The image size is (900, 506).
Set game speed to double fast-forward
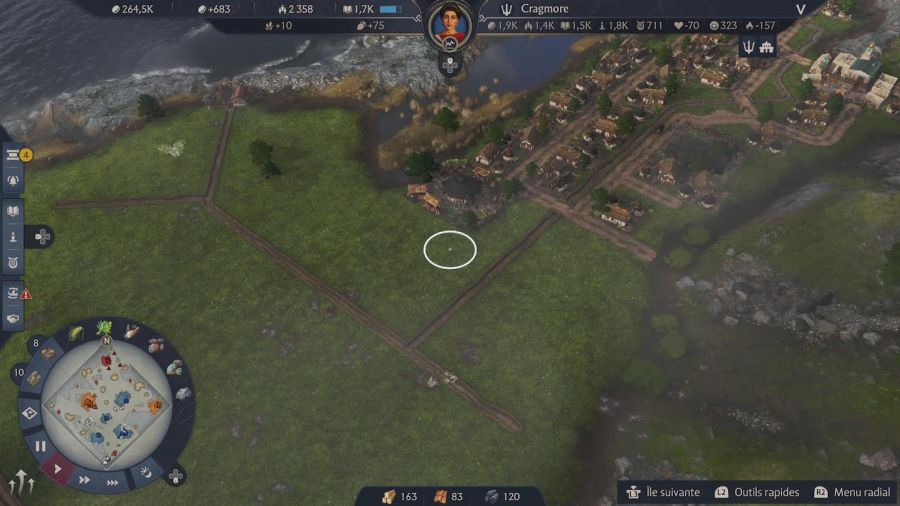point(85,480)
